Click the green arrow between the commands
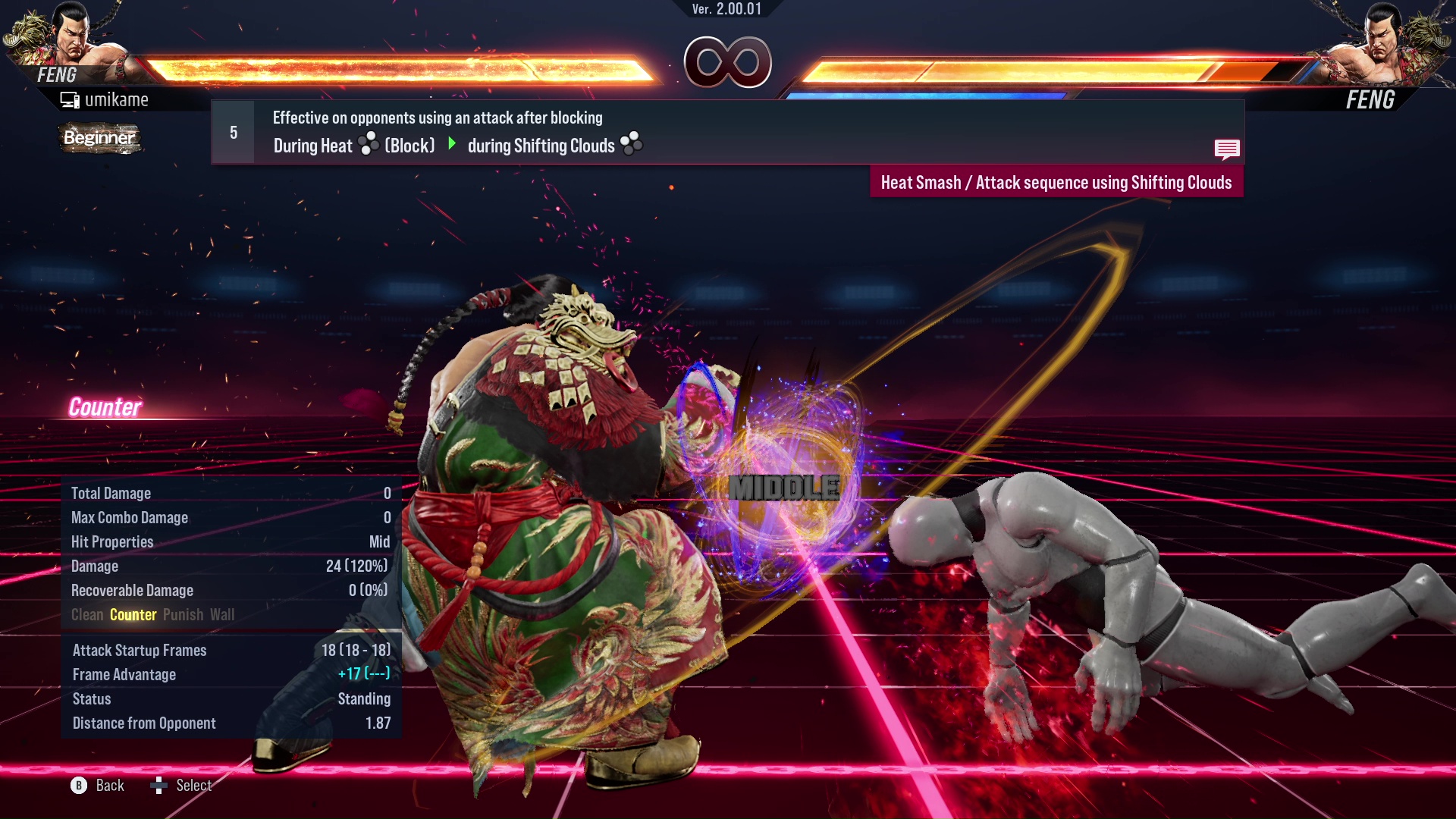The image size is (1456, 819). coord(453,145)
